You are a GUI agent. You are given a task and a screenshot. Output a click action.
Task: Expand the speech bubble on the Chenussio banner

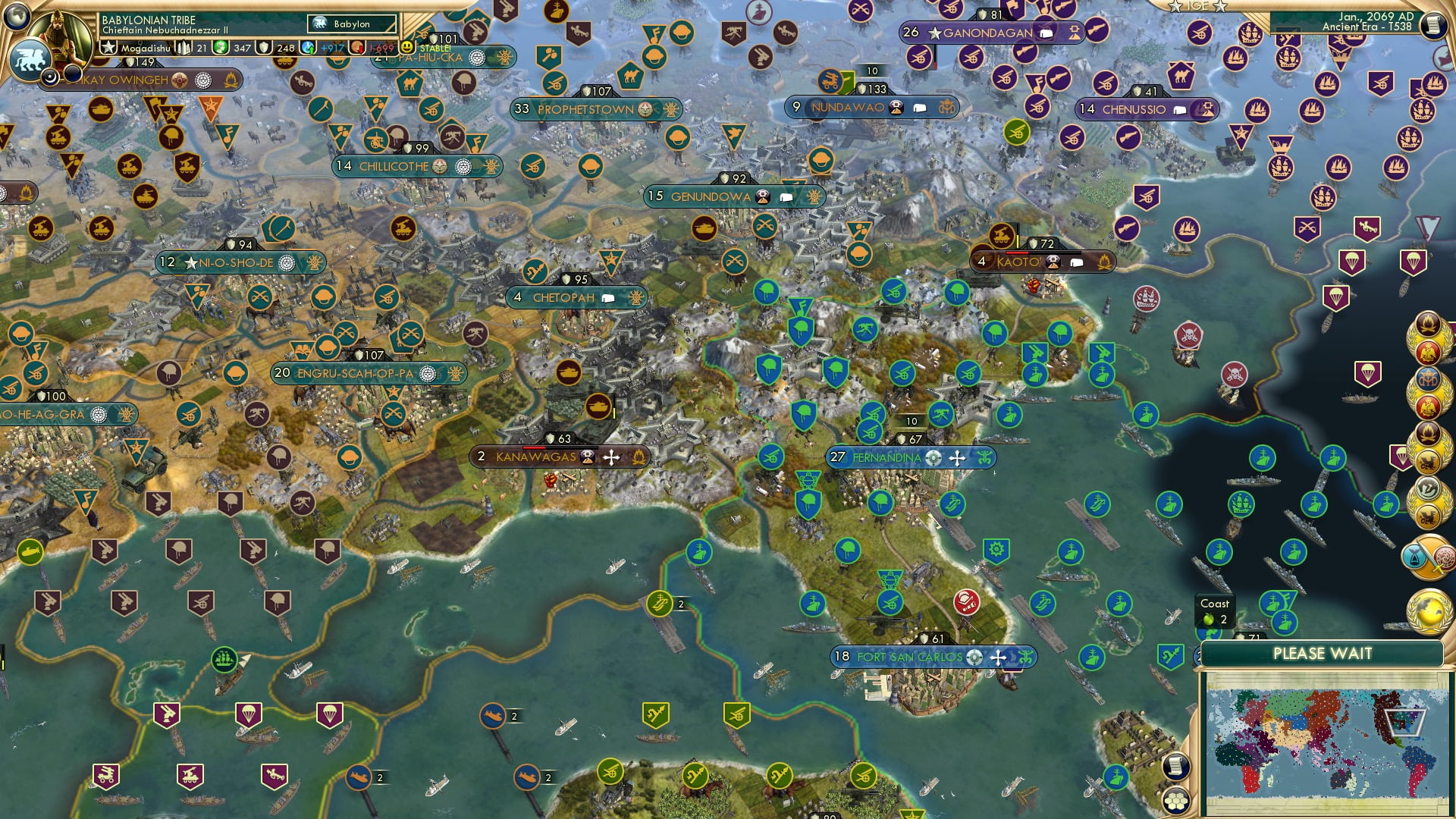pyautogui.click(x=1179, y=110)
